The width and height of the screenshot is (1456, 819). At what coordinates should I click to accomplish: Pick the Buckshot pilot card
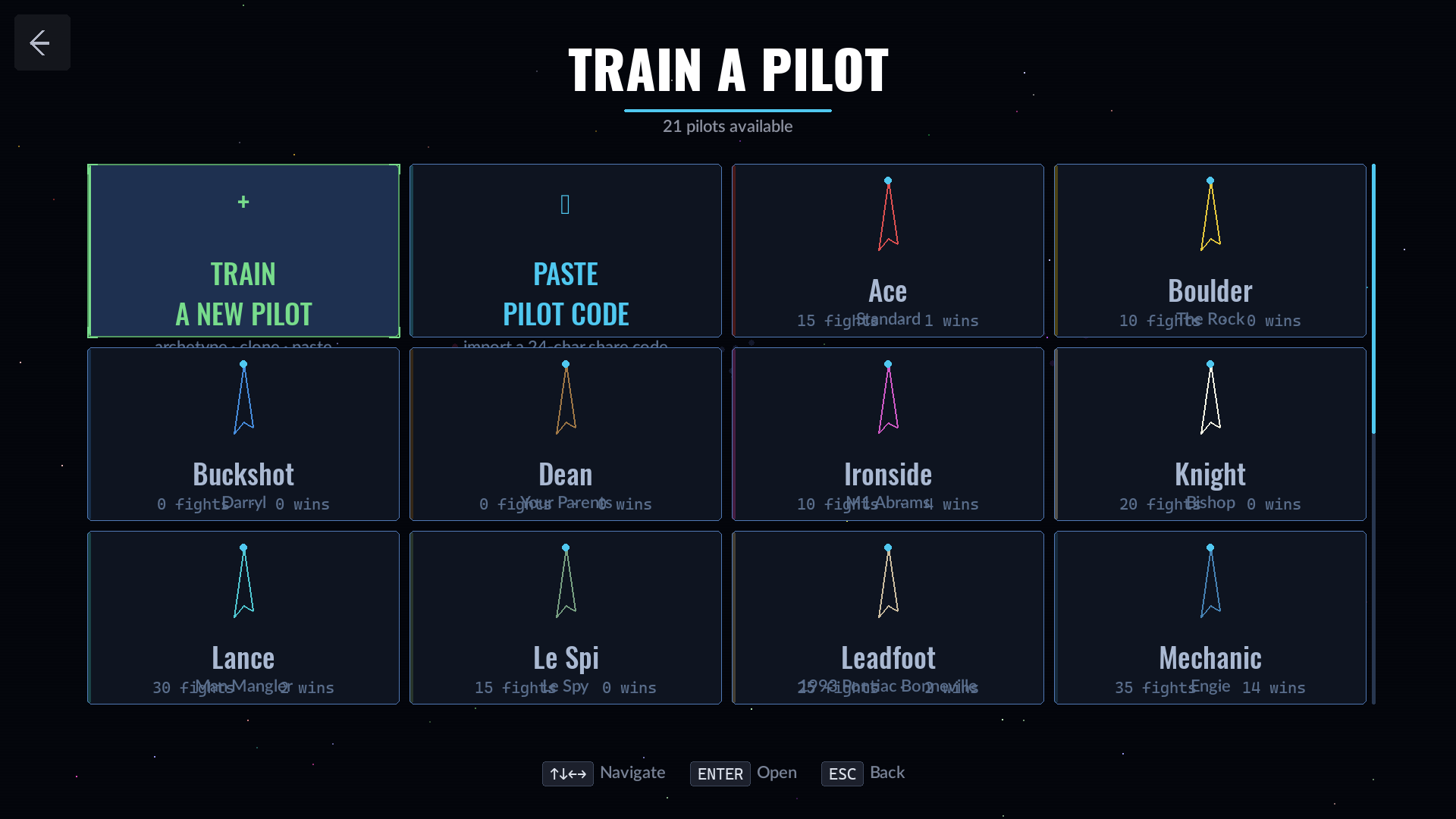243,435
